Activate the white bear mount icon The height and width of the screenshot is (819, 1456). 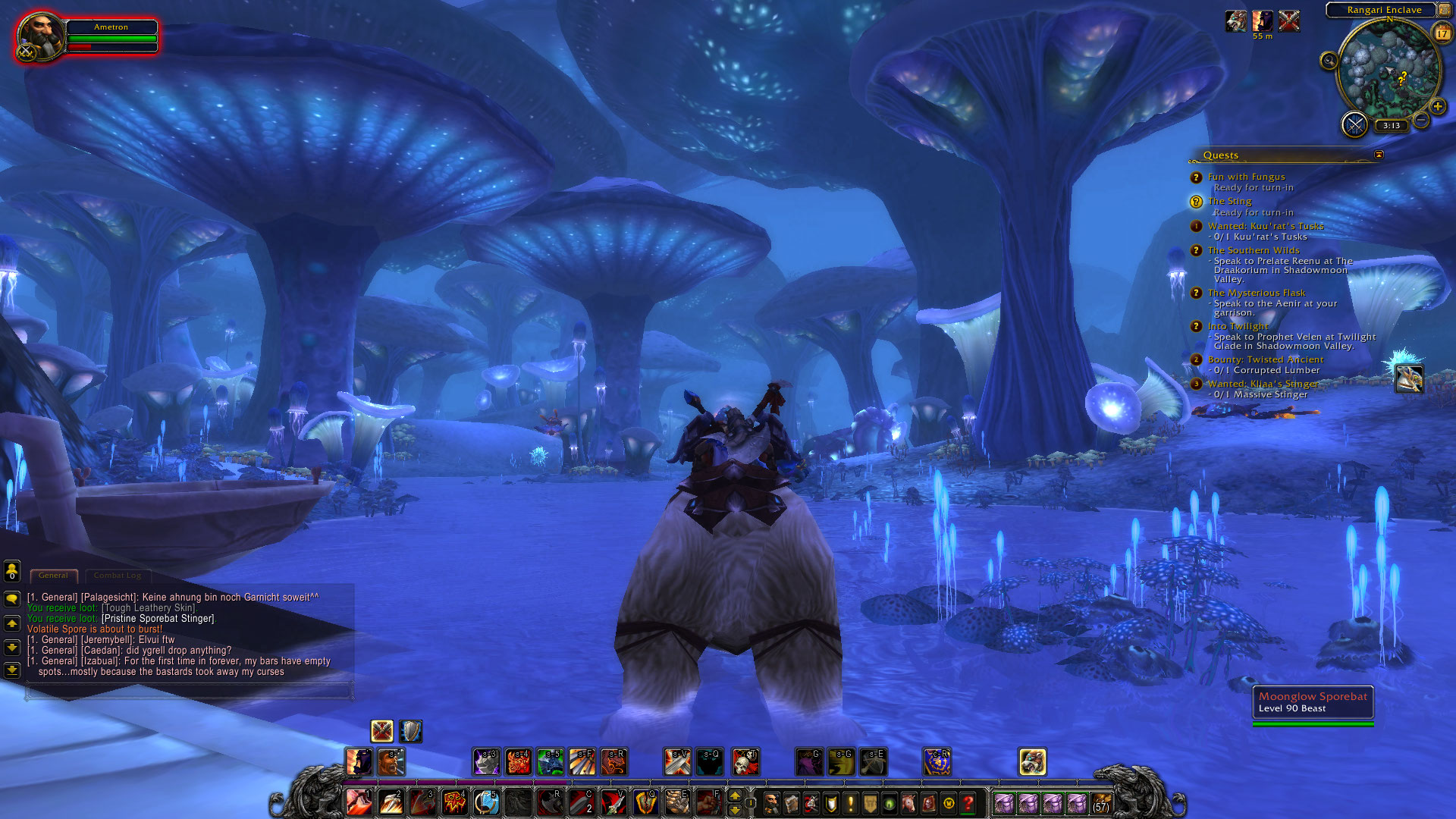click(1032, 761)
